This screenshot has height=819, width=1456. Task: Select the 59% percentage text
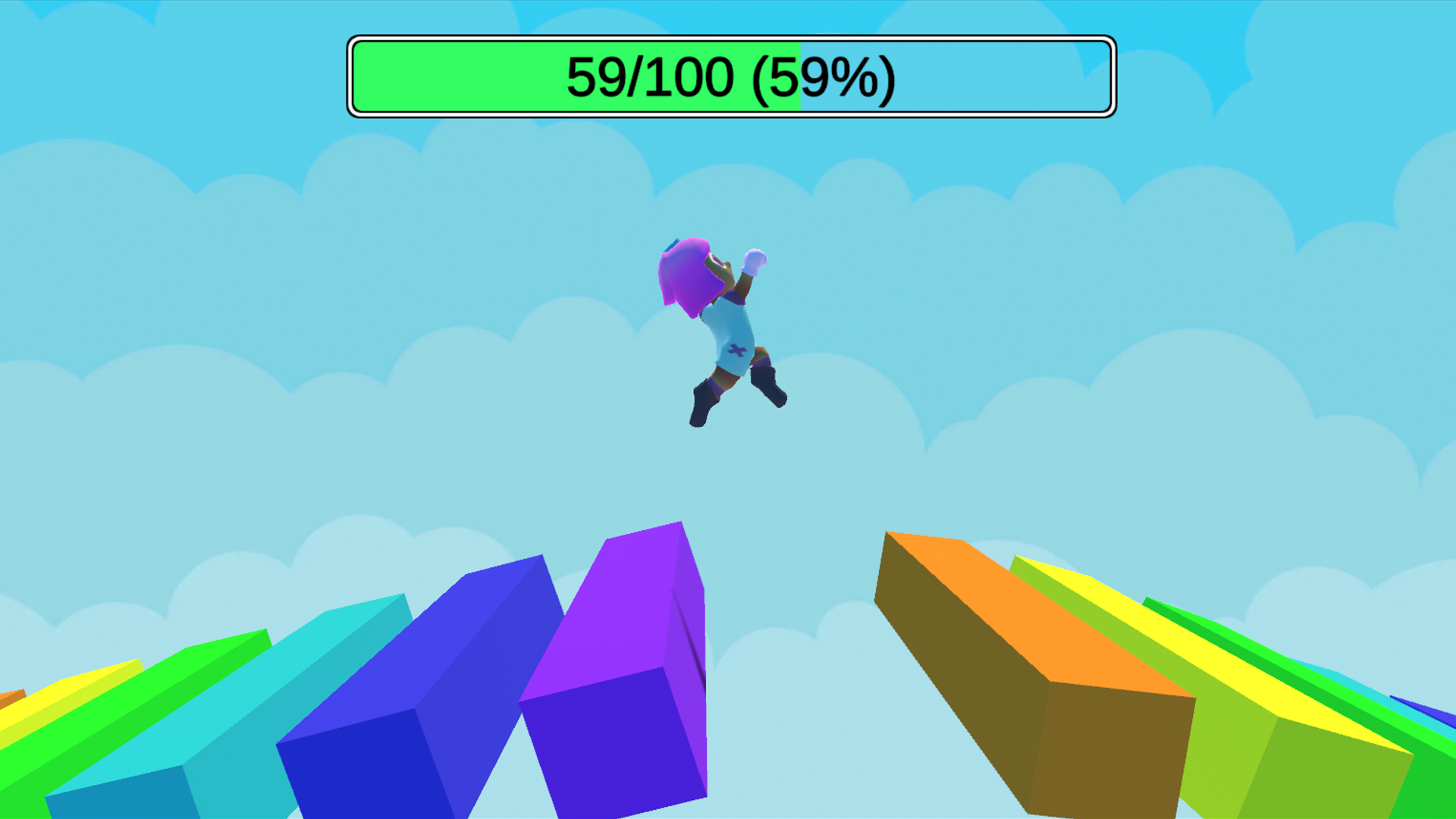tap(827, 76)
